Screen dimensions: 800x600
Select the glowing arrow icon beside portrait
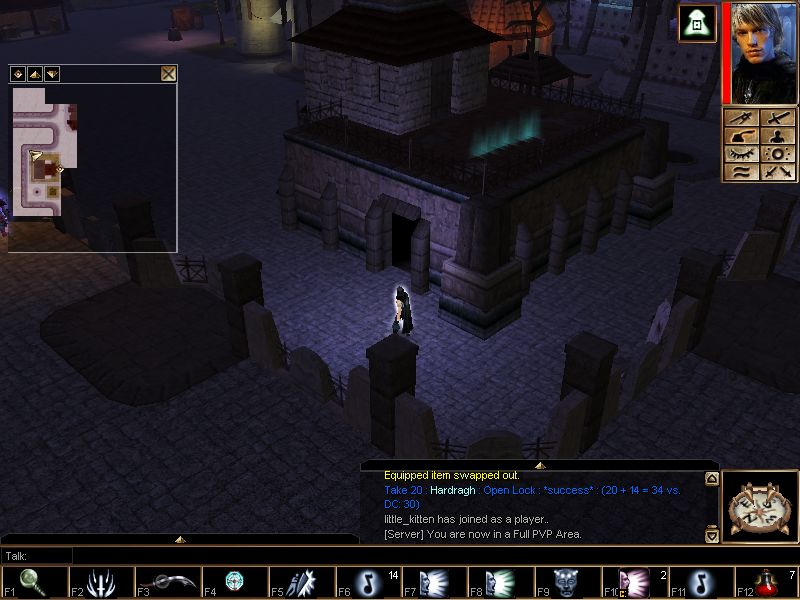click(x=697, y=24)
